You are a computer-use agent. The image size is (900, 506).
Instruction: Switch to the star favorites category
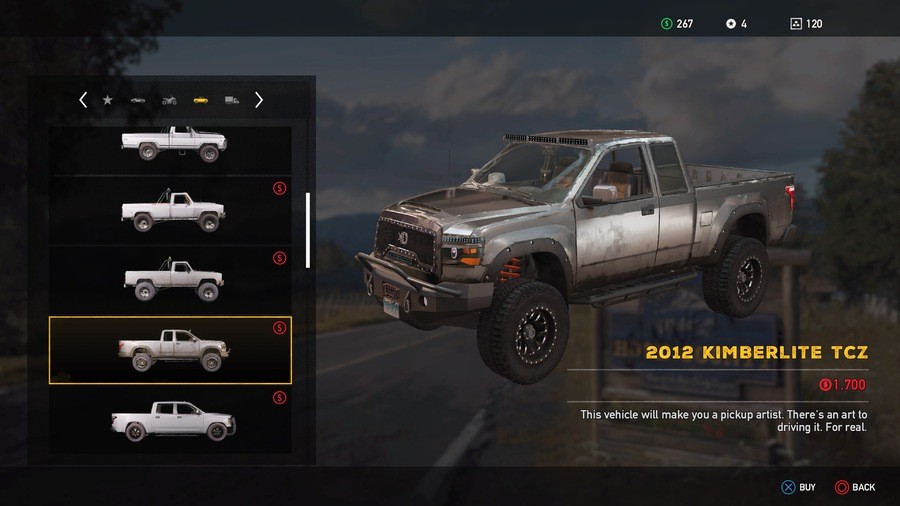coord(107,100)
